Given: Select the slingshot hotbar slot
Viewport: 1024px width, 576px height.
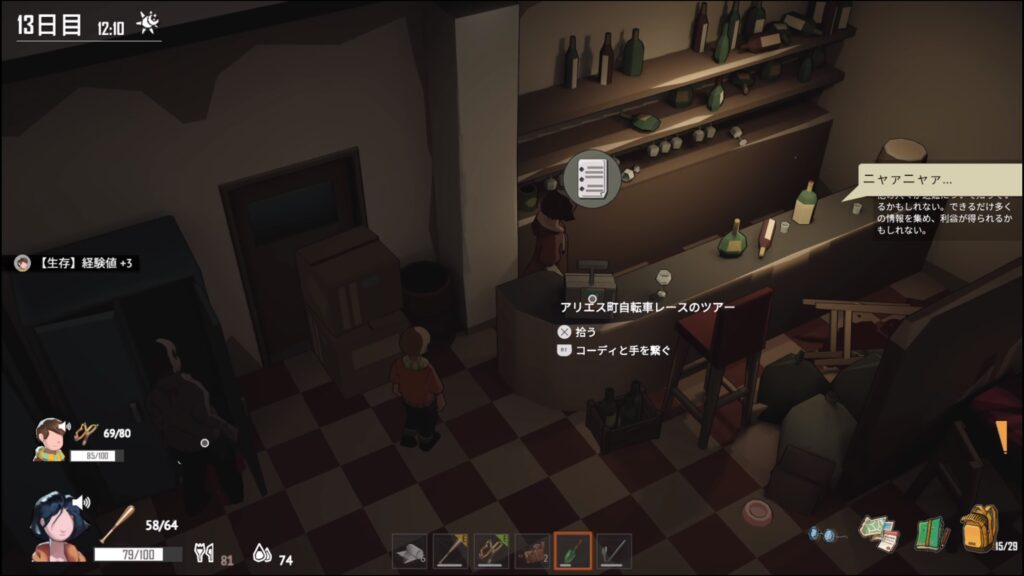Looking at the screenshot, I should [492, 551].
